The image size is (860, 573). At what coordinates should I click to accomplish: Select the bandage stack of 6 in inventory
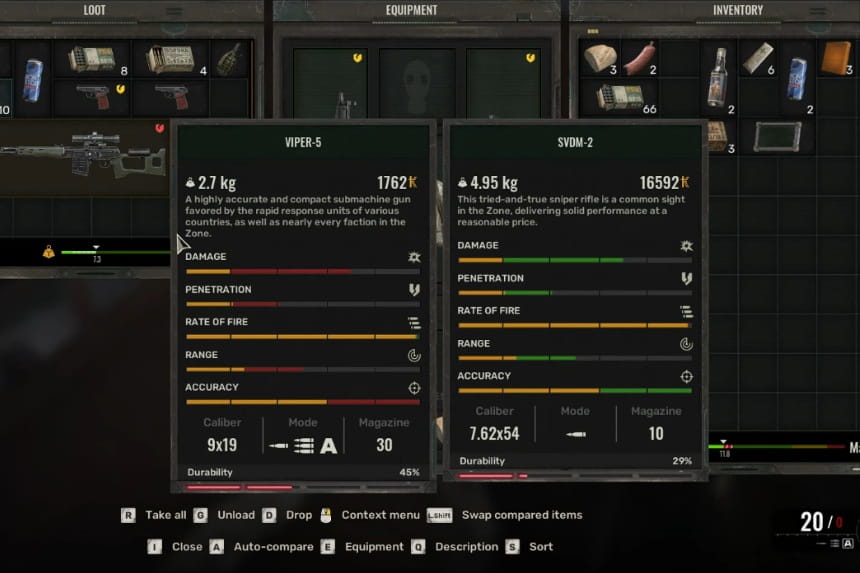(x=757, y=58)
